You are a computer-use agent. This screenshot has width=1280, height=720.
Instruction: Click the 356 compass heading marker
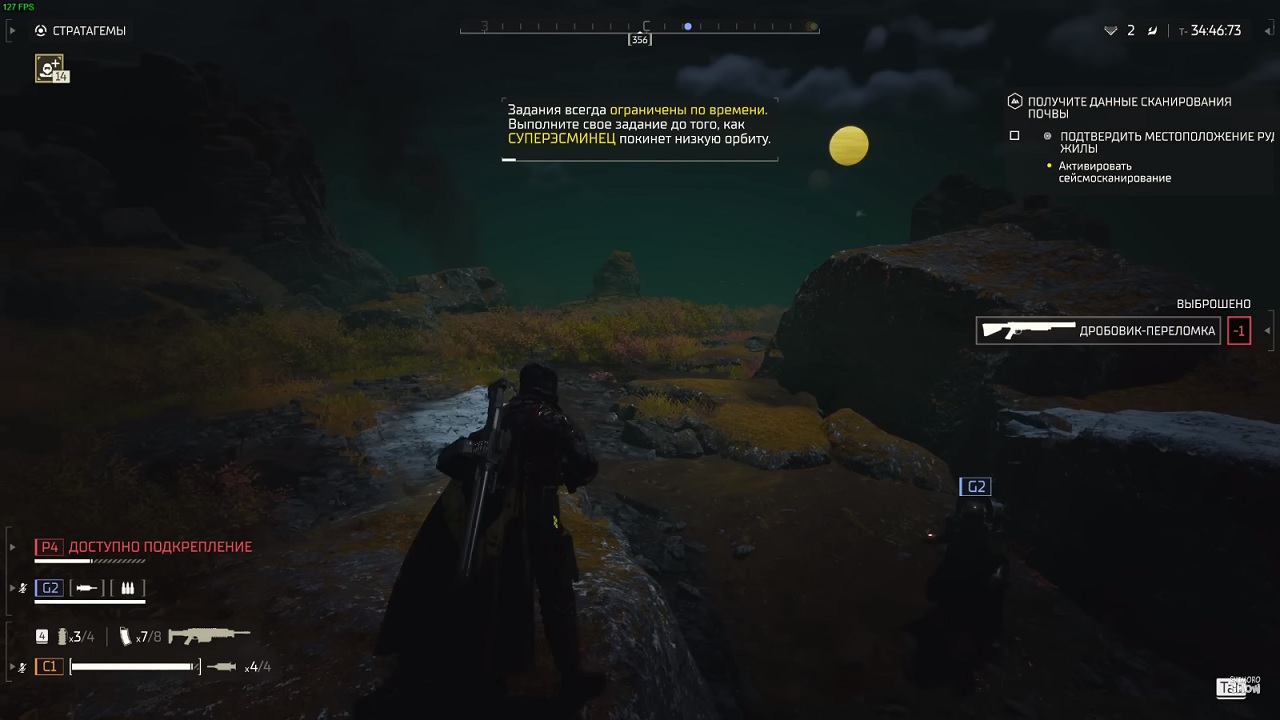click(639, 40)
